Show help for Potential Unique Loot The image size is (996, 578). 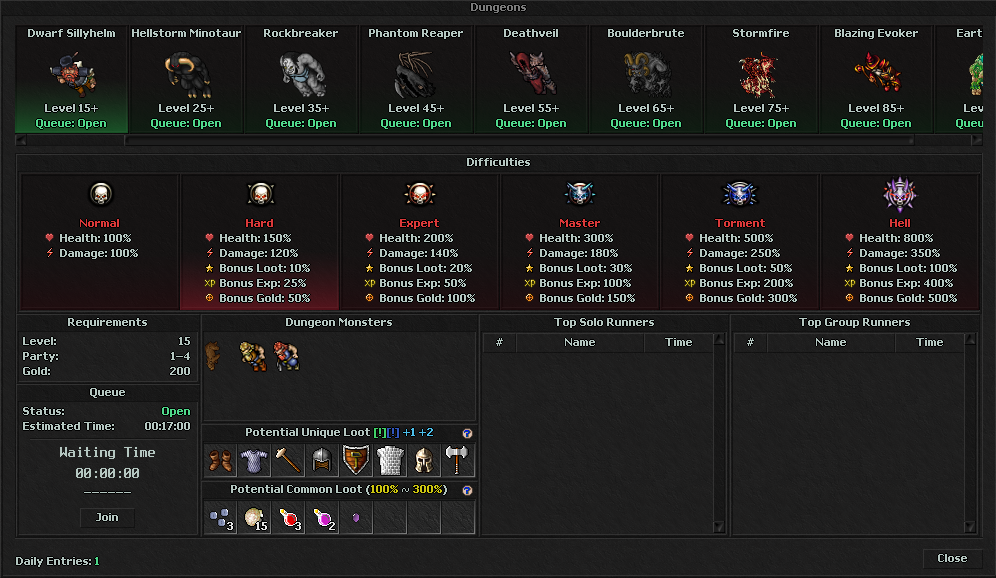(x=467, y=433)
